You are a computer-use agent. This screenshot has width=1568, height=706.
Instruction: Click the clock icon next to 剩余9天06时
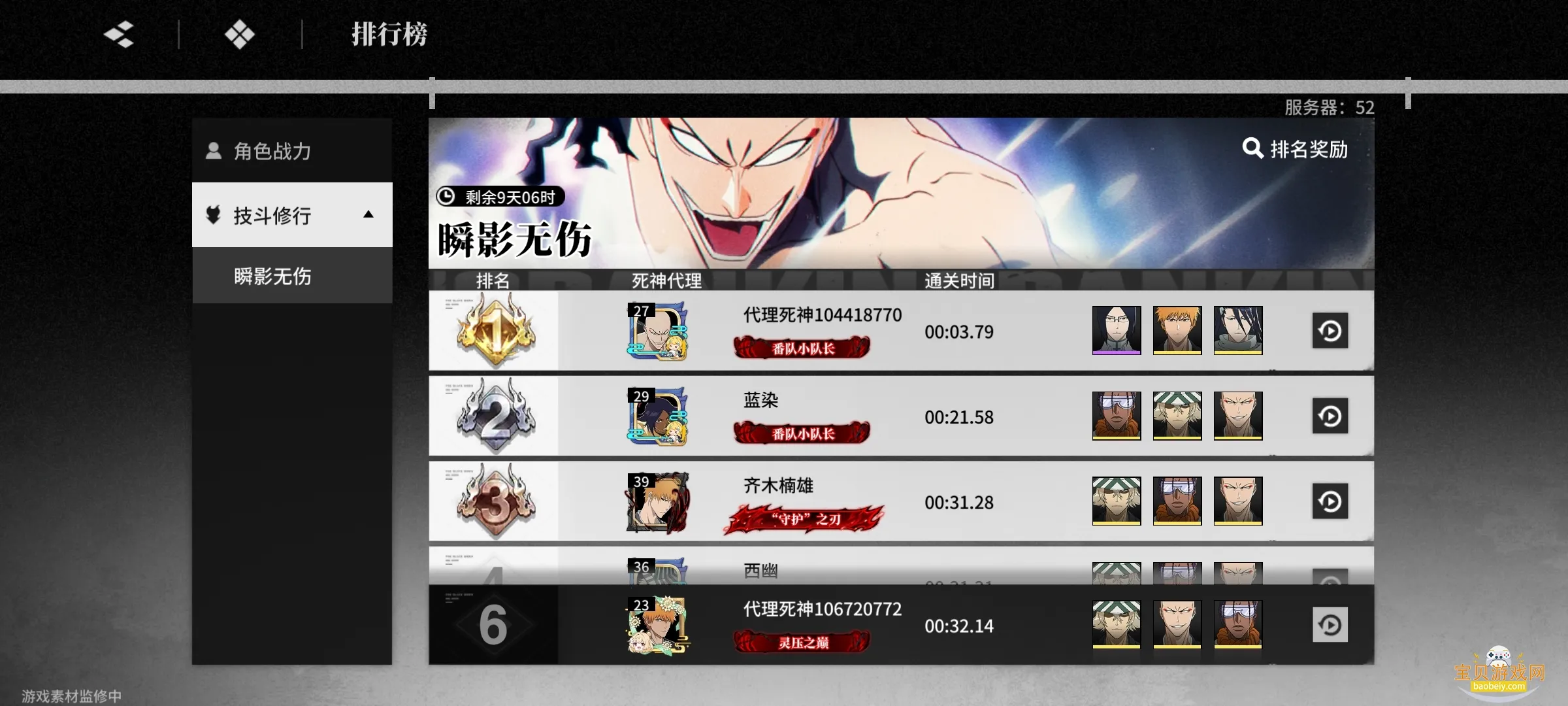click(447, 196)
